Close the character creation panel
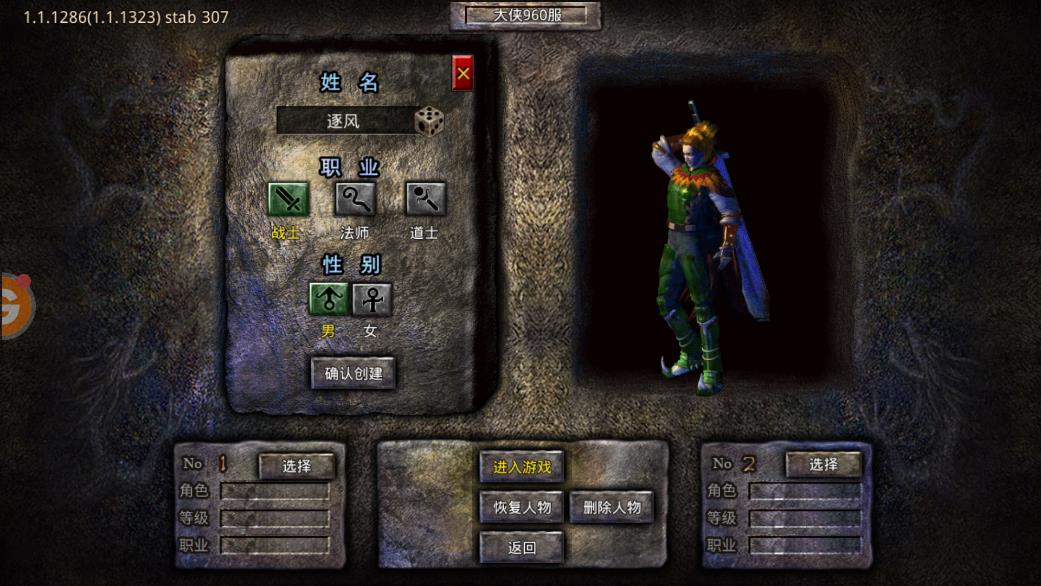The height and width of the screenshot is (586, 1041). coord(462,73)
